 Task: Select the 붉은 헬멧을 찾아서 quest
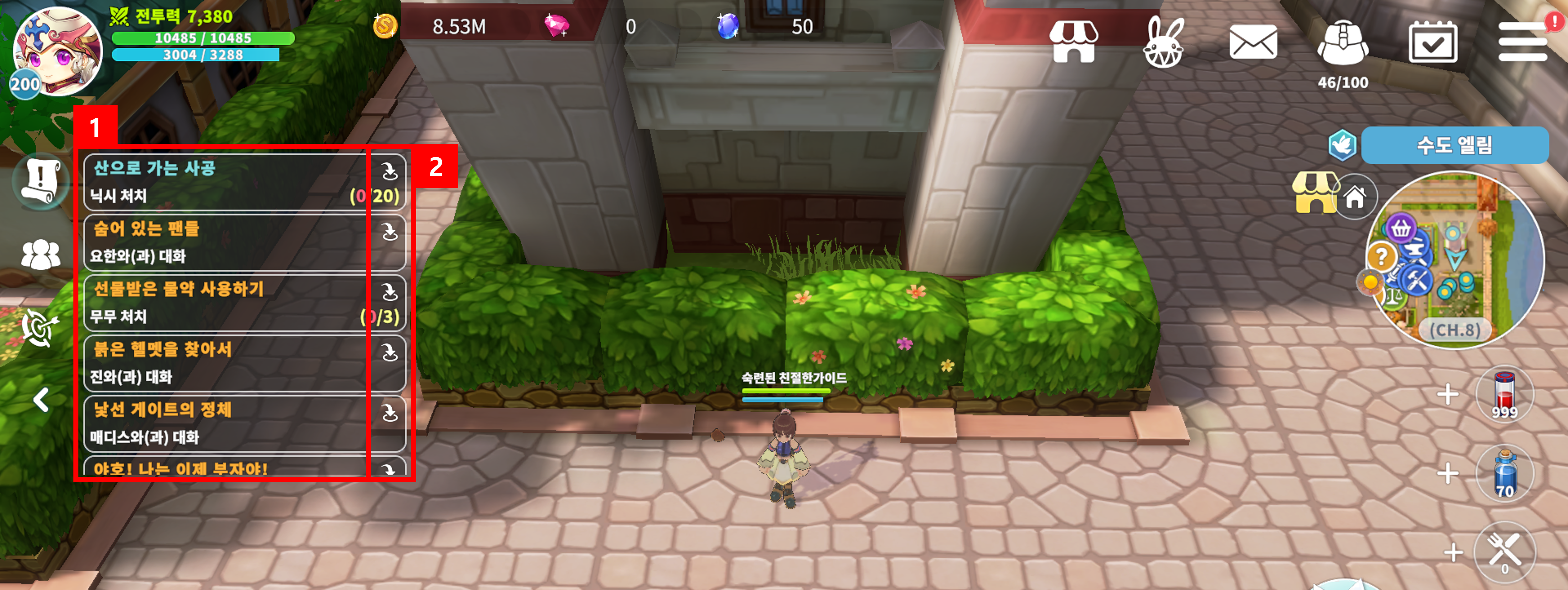[x=225, y=362]
